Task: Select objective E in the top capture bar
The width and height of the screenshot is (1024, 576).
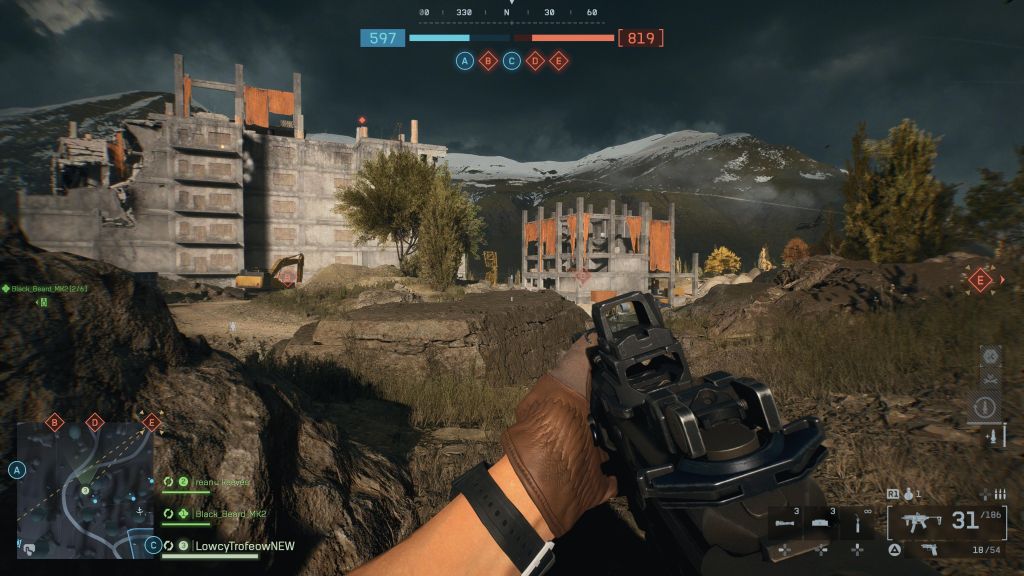Action: point(559,61)
